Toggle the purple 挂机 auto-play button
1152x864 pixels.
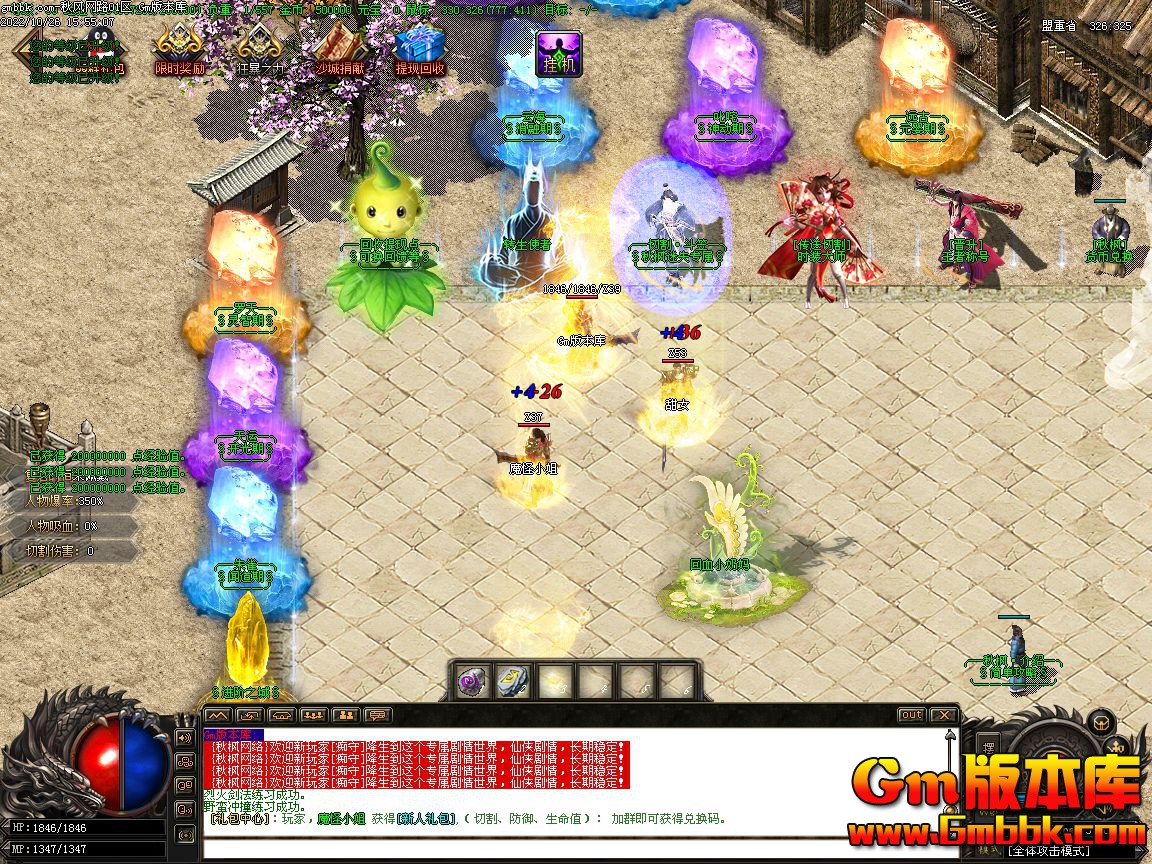click(x=559, y=52)
